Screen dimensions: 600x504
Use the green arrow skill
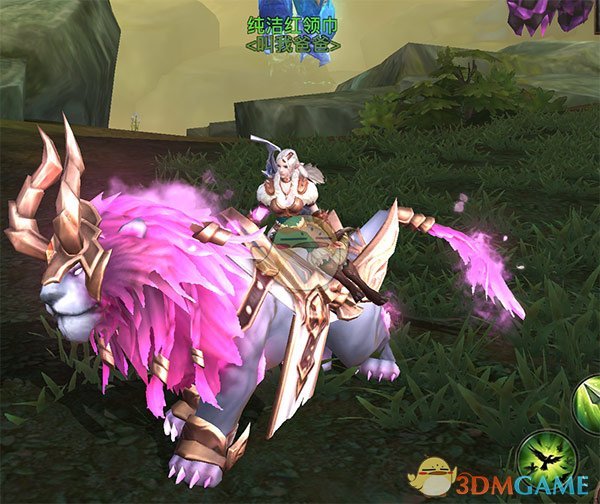pos(589,404)
